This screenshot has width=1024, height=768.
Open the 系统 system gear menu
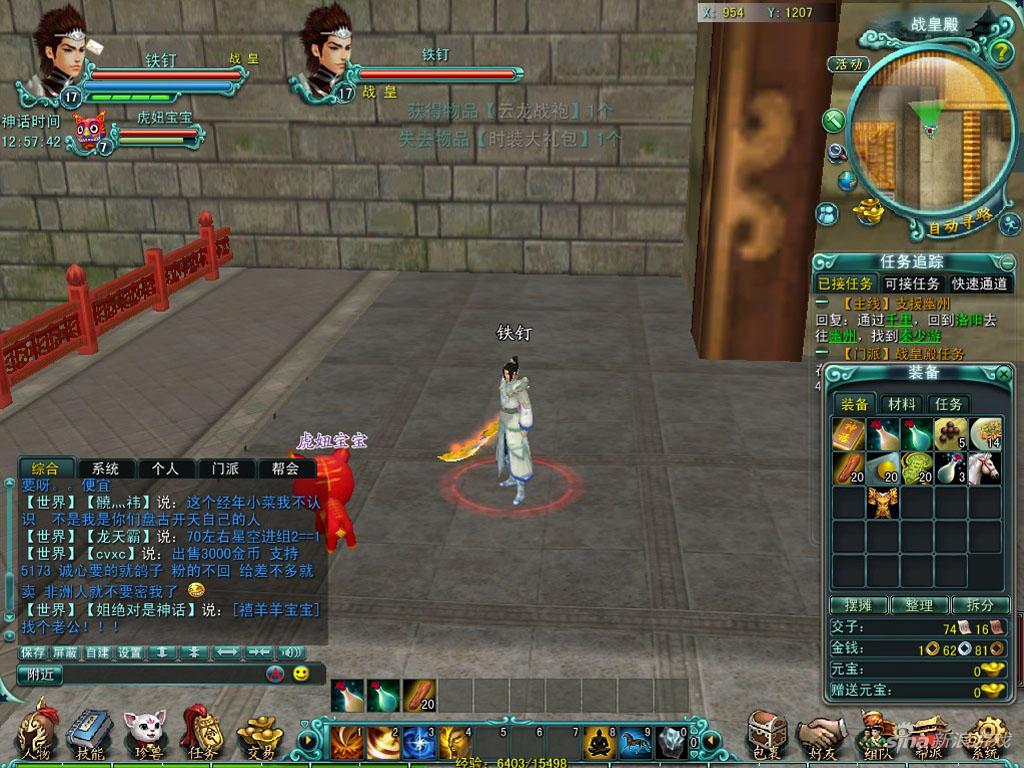click(x=987, y=737)
